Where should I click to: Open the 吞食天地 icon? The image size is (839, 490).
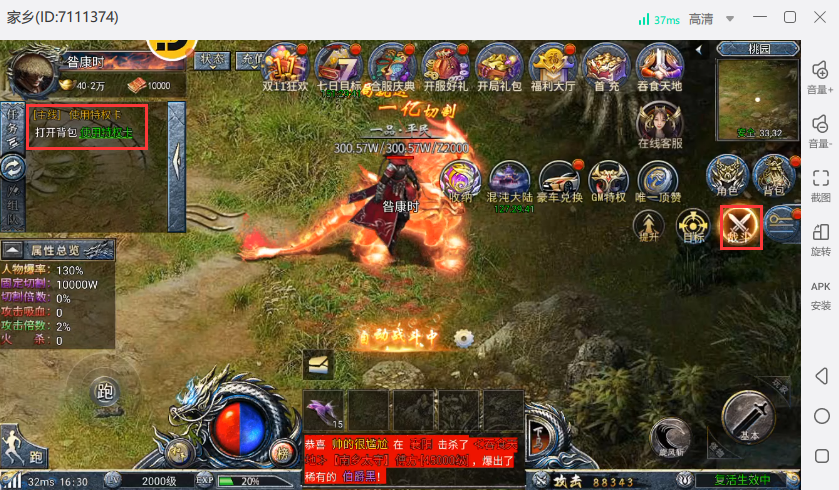tap(660, 66)
